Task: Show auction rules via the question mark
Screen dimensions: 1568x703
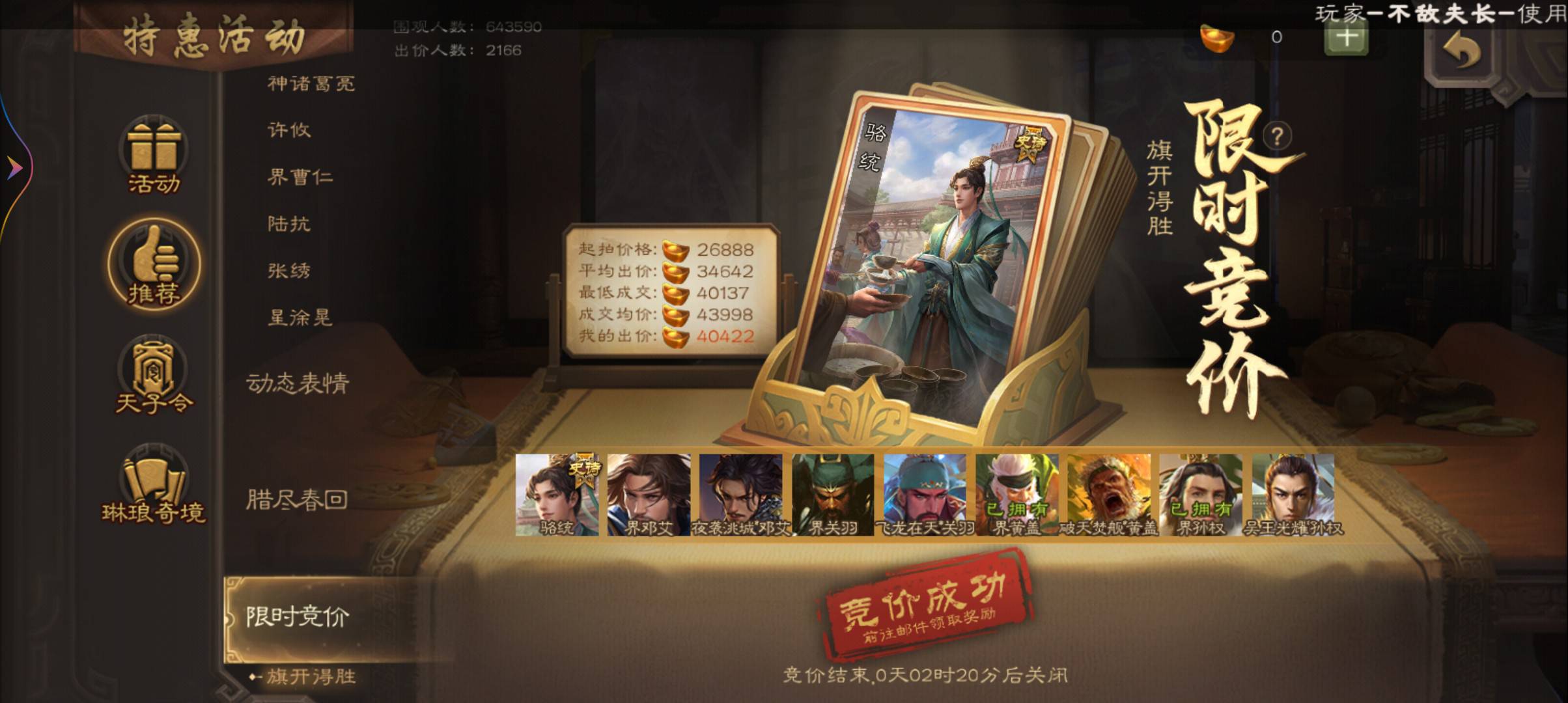Action: coord(1277,136)
